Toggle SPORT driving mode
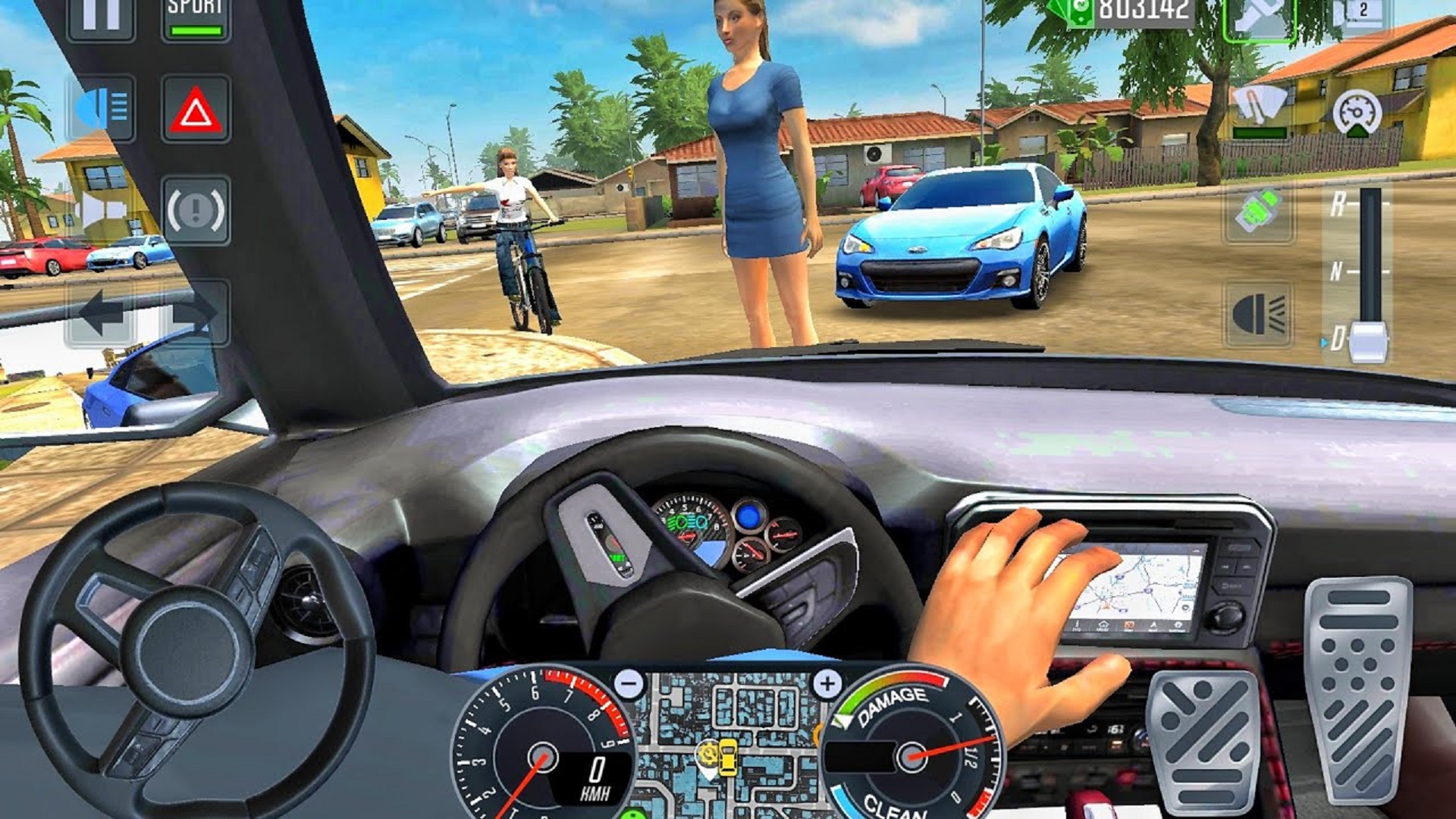 (x=193, y=15)
